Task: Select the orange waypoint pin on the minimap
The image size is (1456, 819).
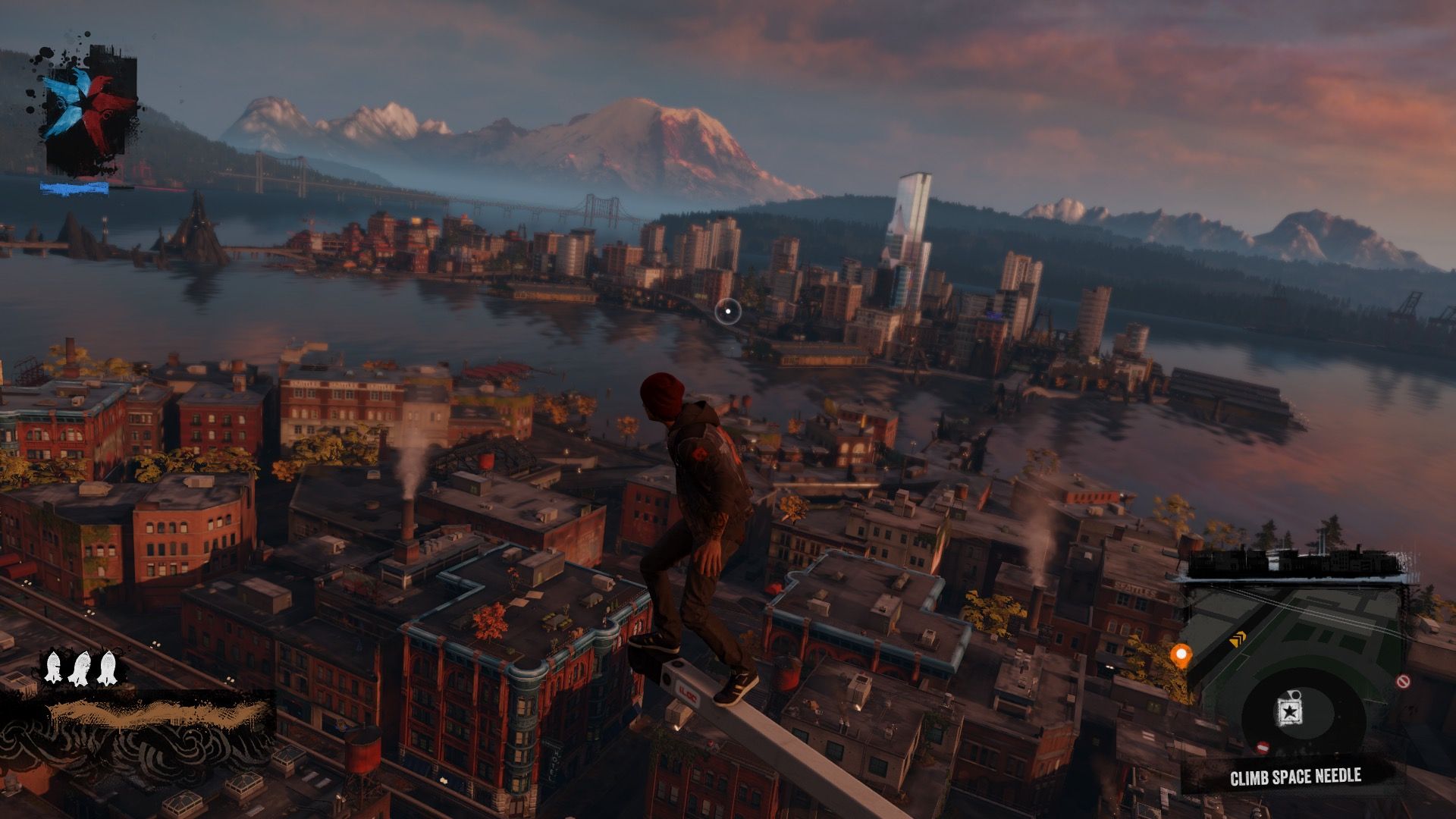Action: [x=1180, y=654]
